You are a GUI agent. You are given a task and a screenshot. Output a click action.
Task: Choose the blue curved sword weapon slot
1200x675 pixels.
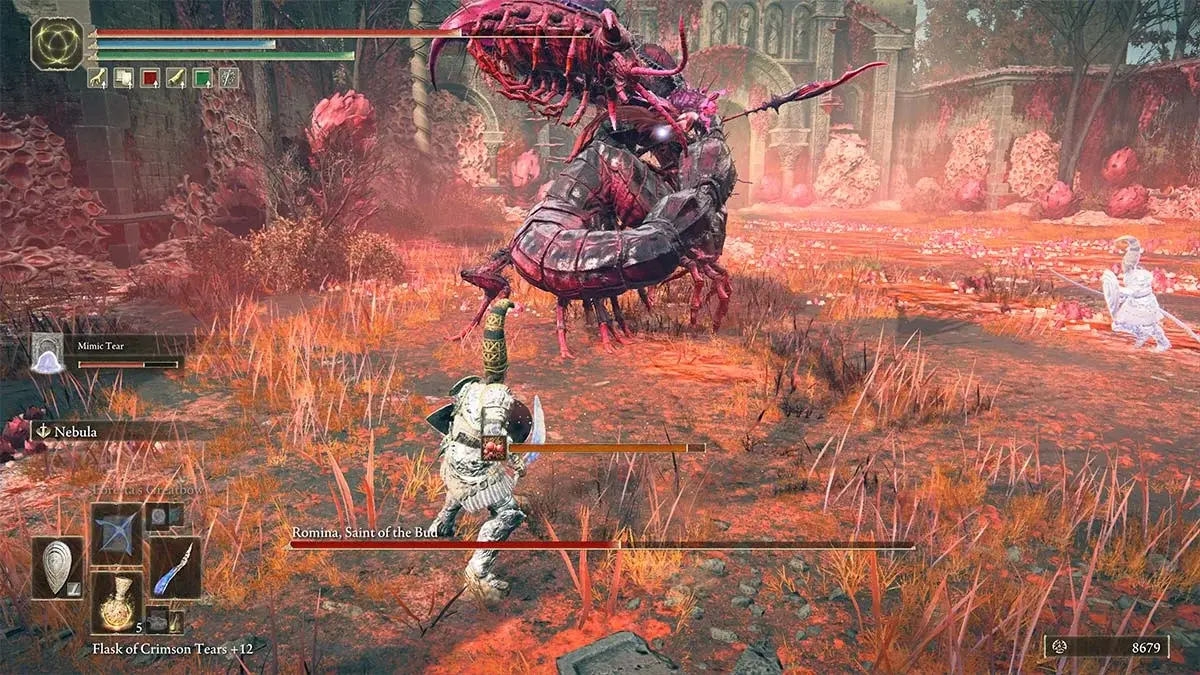[175, 567]
